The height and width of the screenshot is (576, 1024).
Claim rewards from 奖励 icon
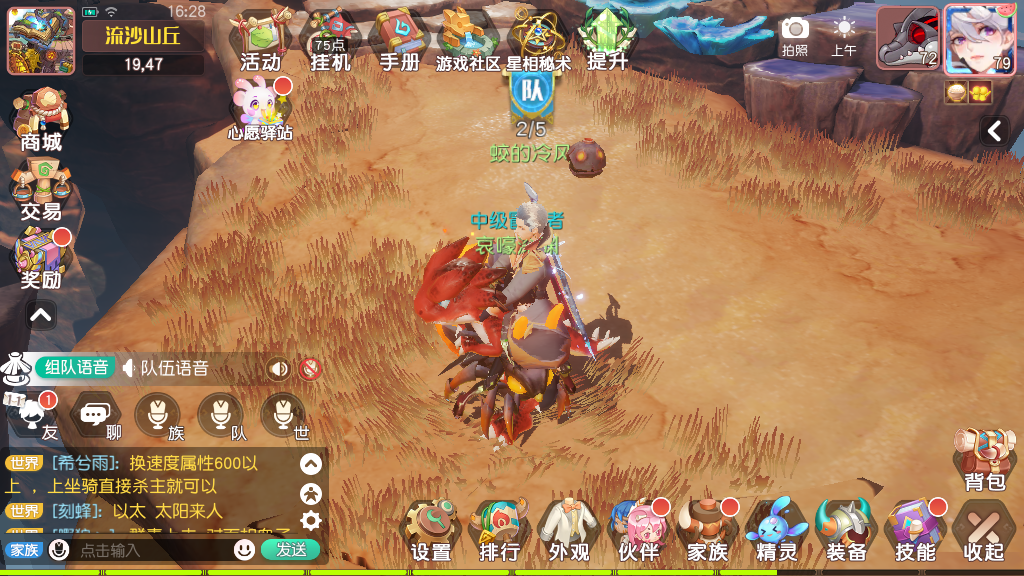[x=41, y=259]
